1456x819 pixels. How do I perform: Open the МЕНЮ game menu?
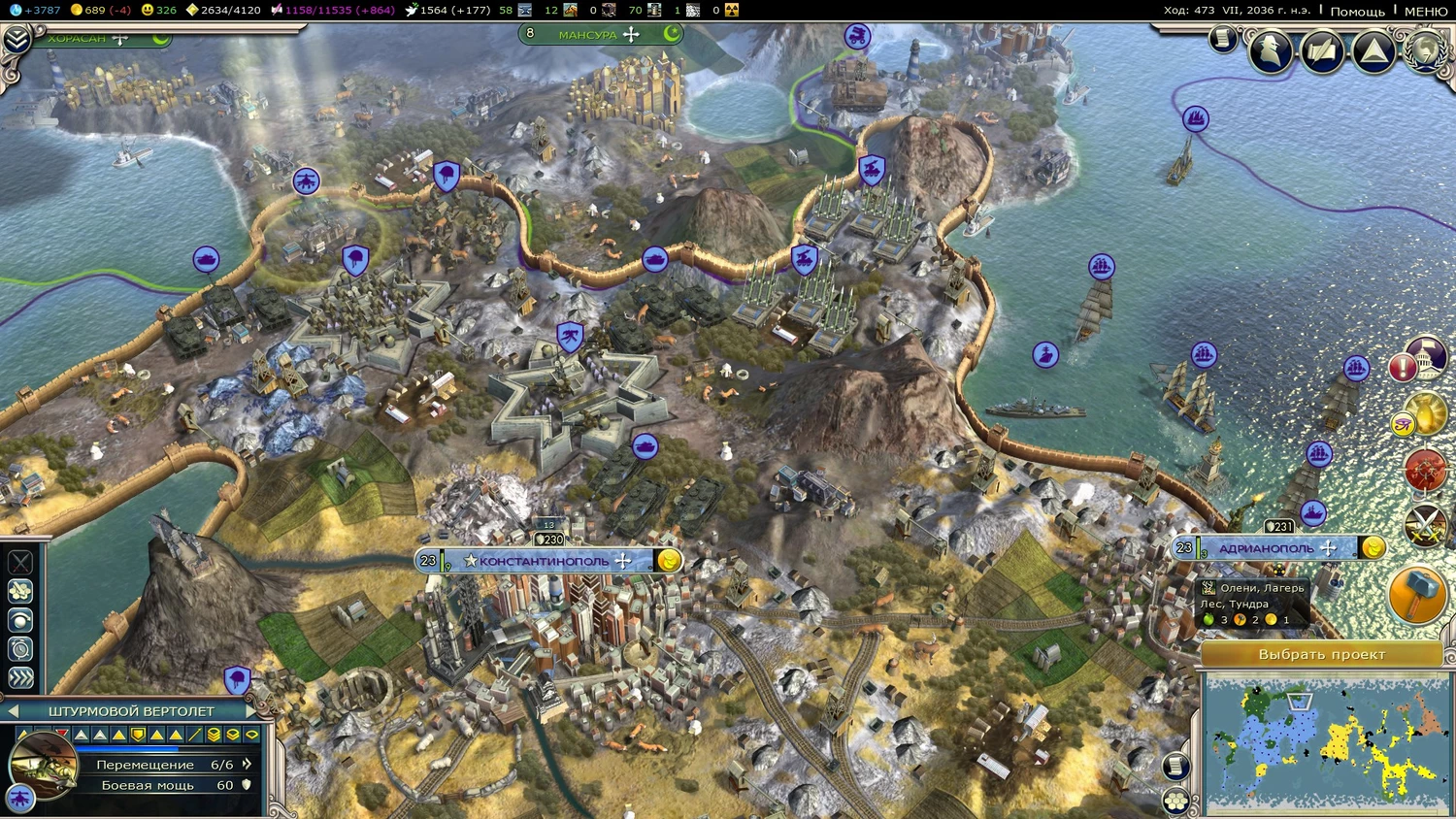(1425, 11)
